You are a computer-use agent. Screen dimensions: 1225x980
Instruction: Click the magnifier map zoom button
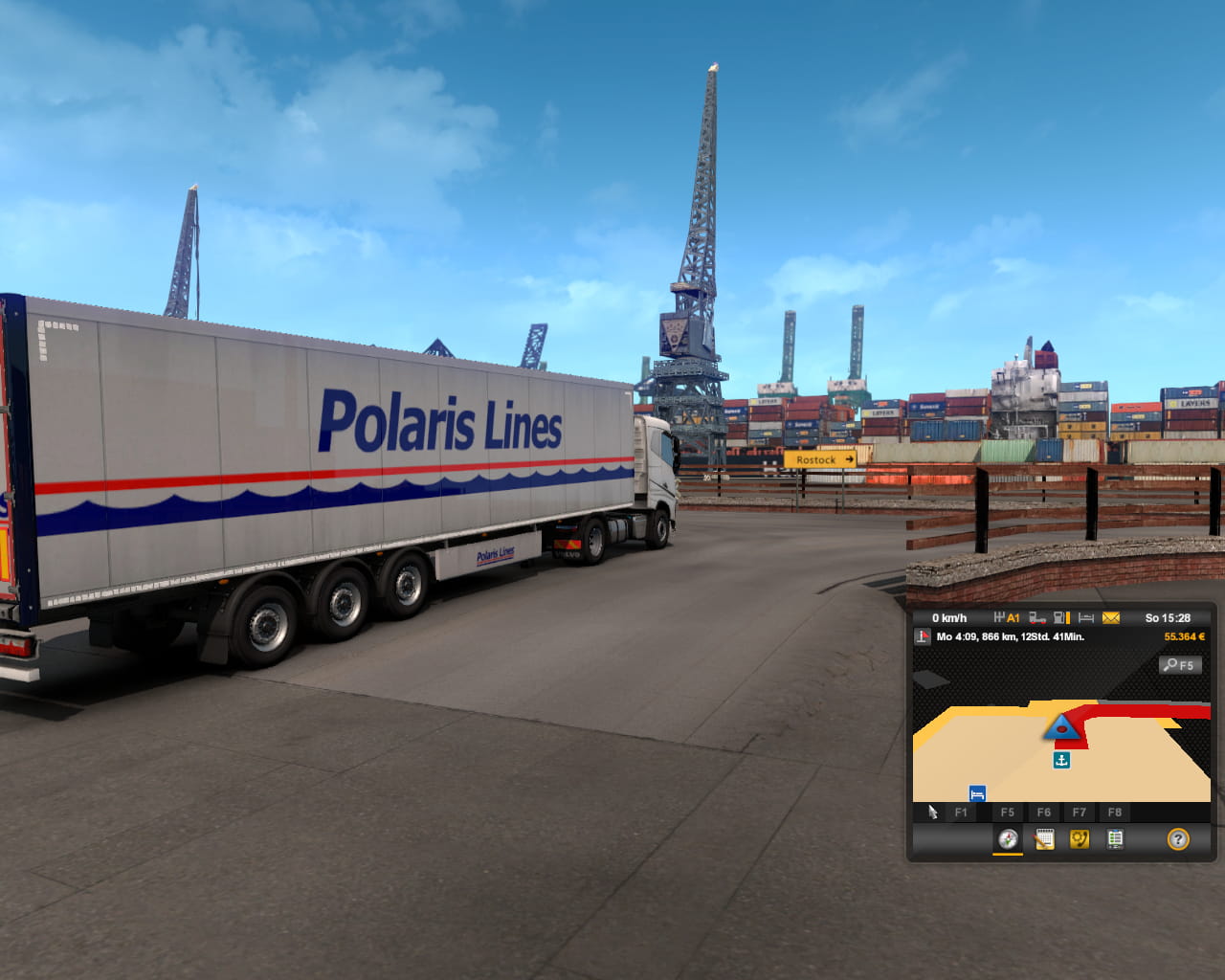pyautogui.click(x=1180, y=665)
